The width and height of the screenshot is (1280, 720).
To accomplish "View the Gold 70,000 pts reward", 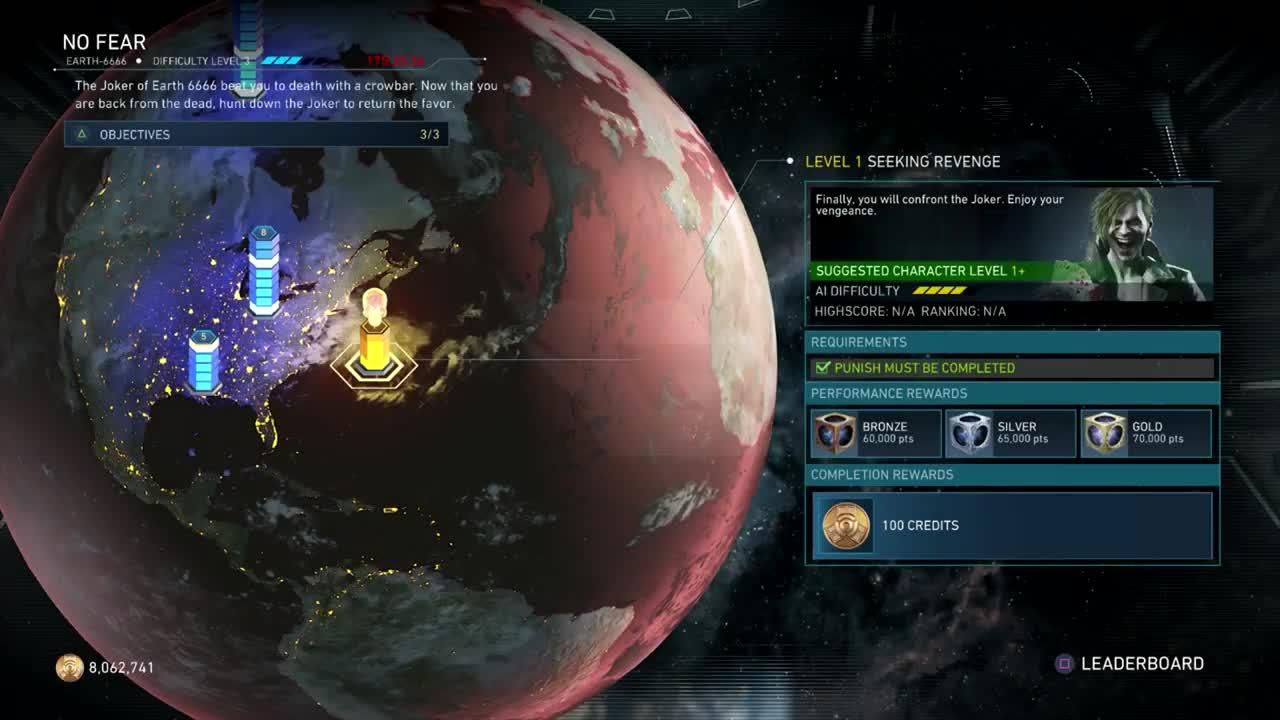I will 1146,433.
